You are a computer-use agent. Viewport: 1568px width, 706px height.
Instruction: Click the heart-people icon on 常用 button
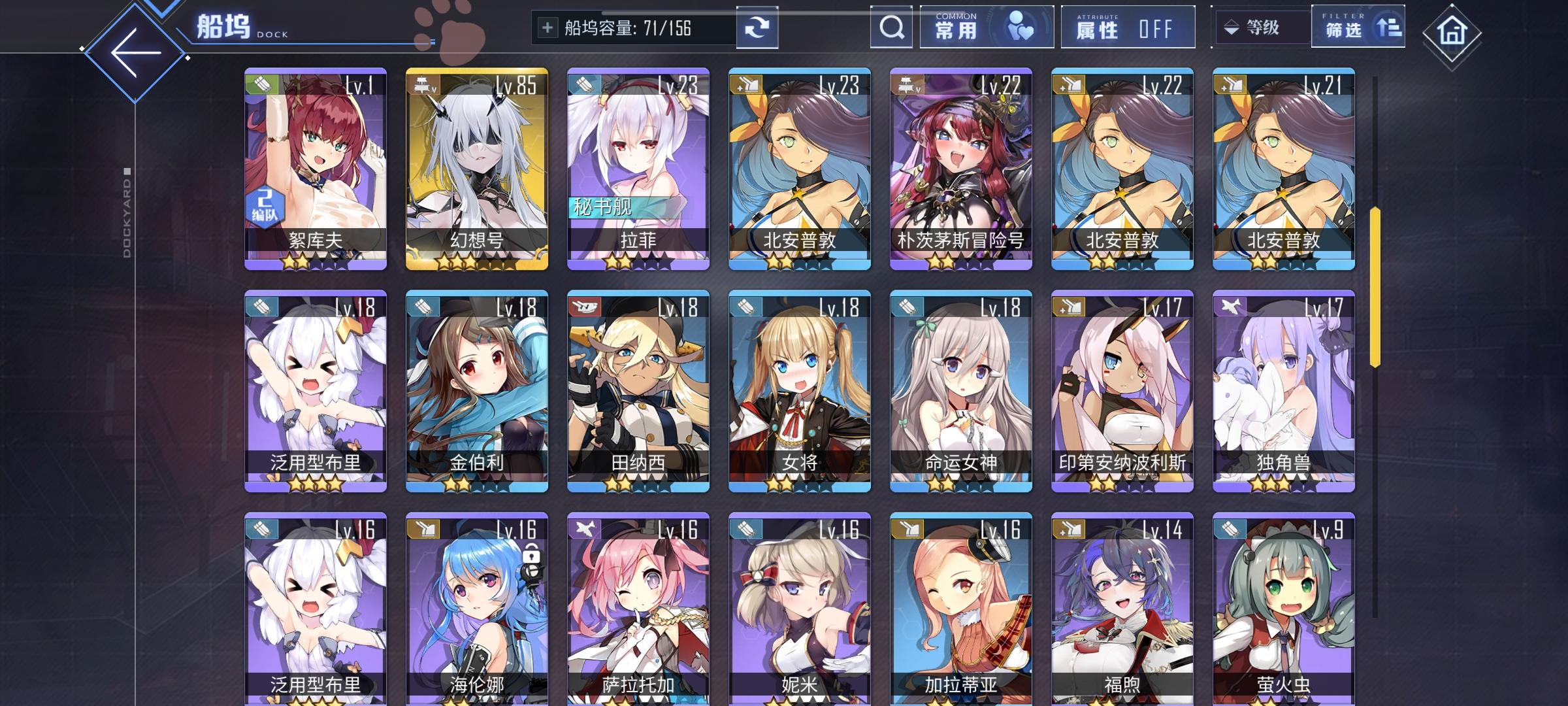(1019, 24)
